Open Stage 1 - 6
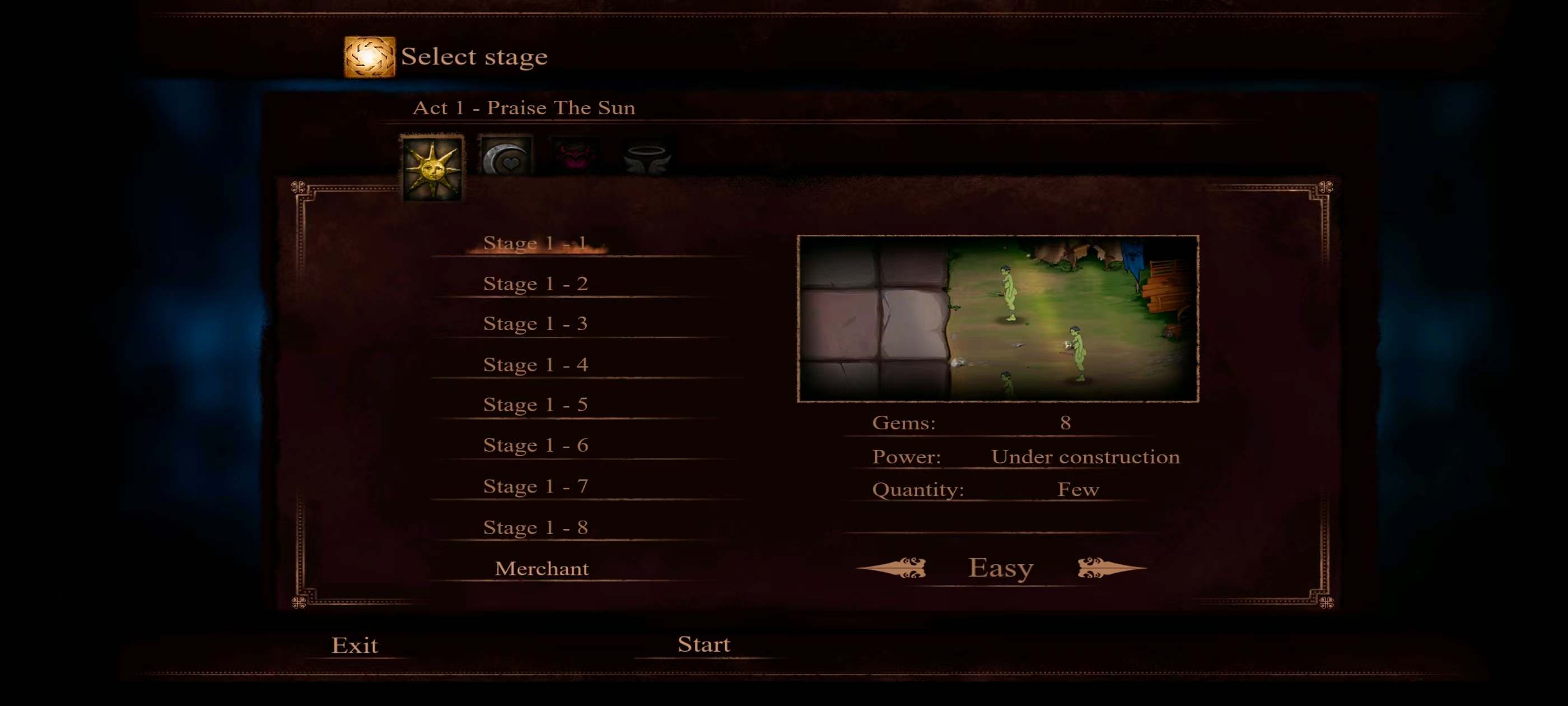Image resolution: width=1568 pixels, height=706 pixels. [535, 445]
